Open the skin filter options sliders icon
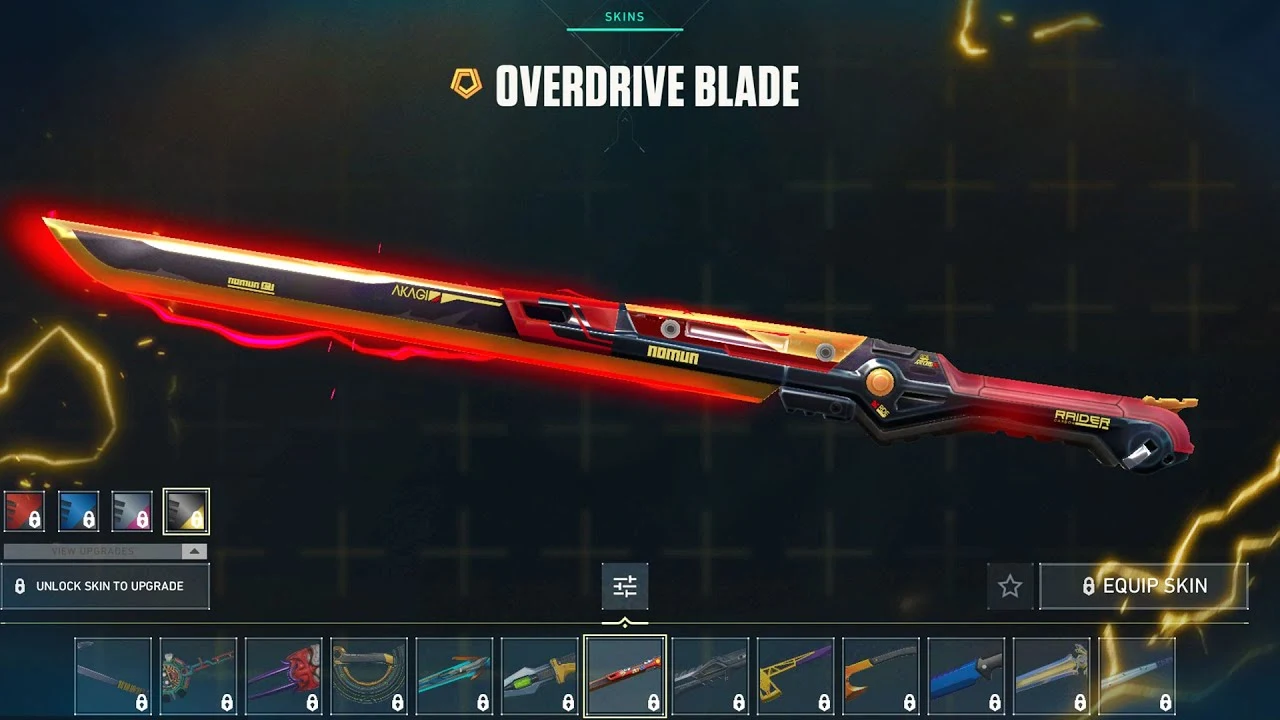Viewport: 1280px width, 720px height. click(x=627, y=586)
